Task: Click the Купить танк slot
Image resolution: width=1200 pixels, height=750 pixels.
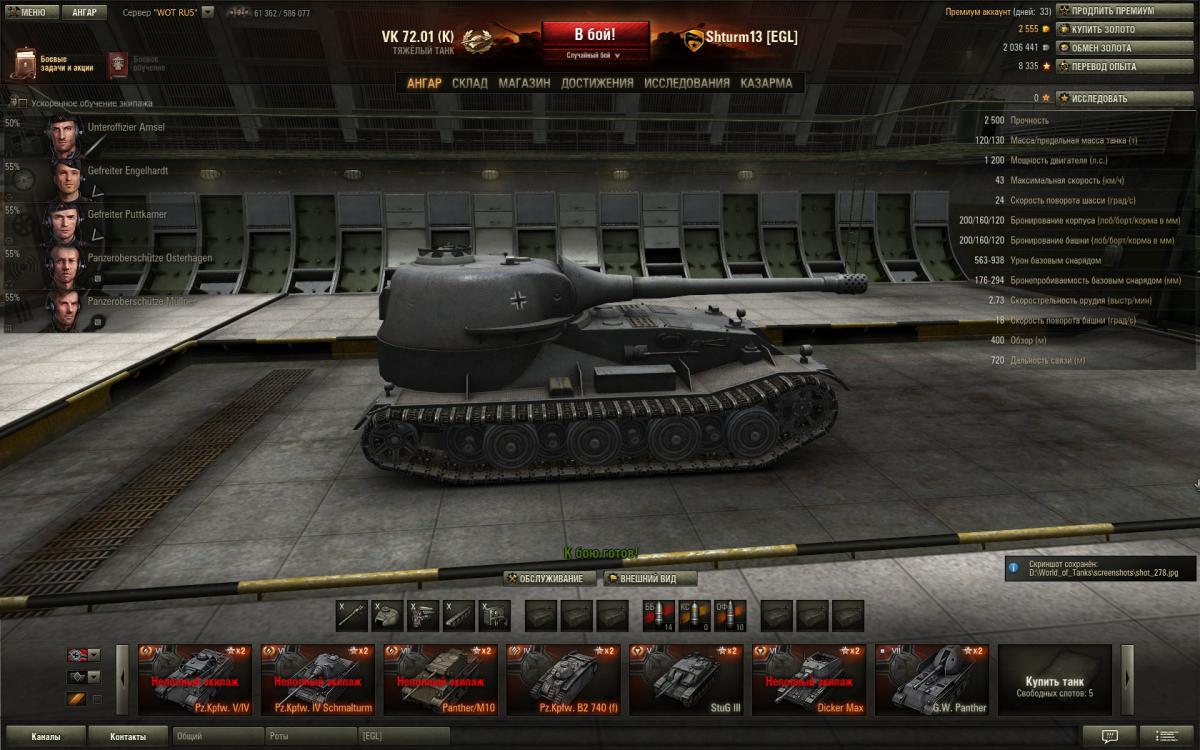Action: coord(1055,680)
